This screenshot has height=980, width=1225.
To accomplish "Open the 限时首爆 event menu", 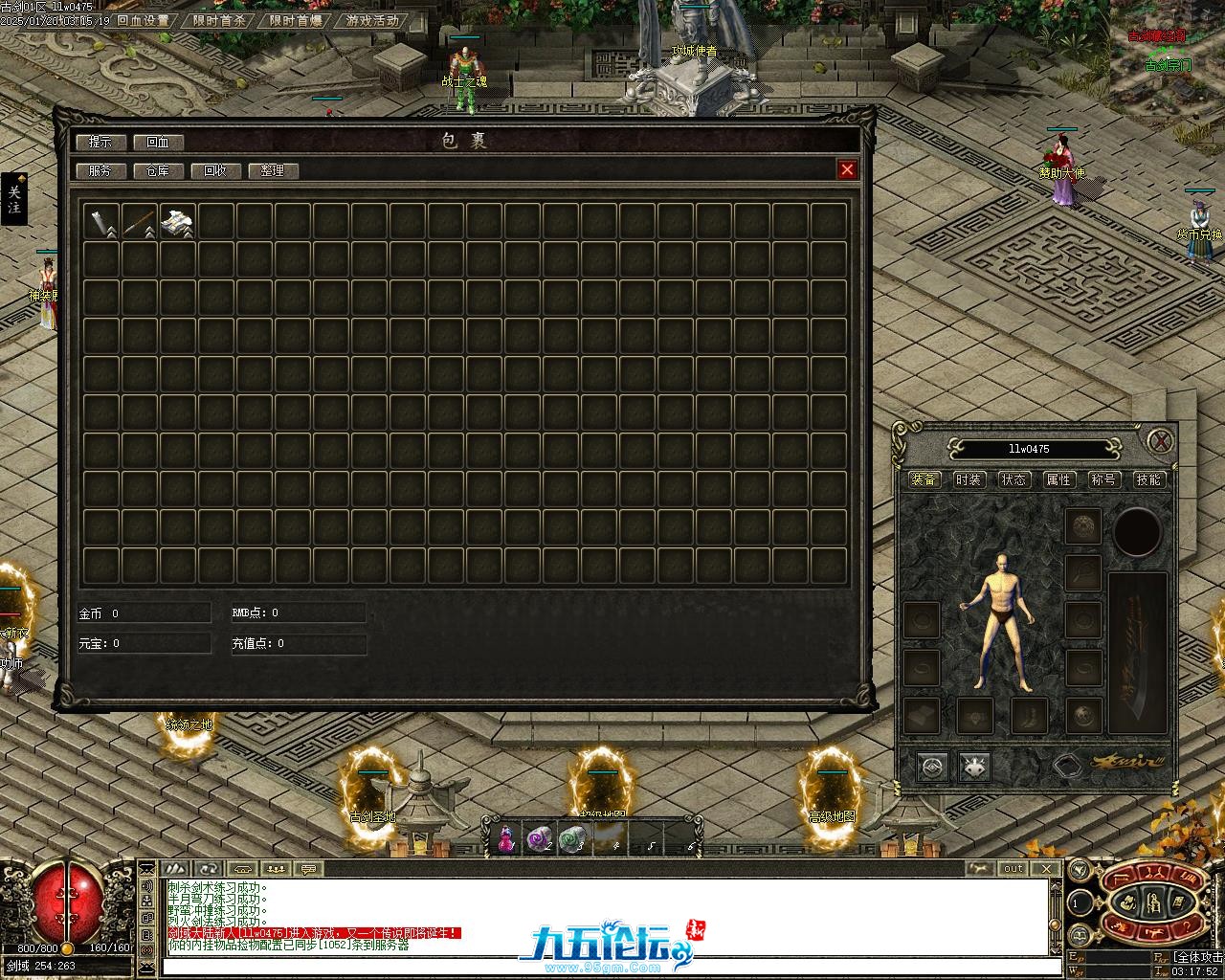I will 296,20.
